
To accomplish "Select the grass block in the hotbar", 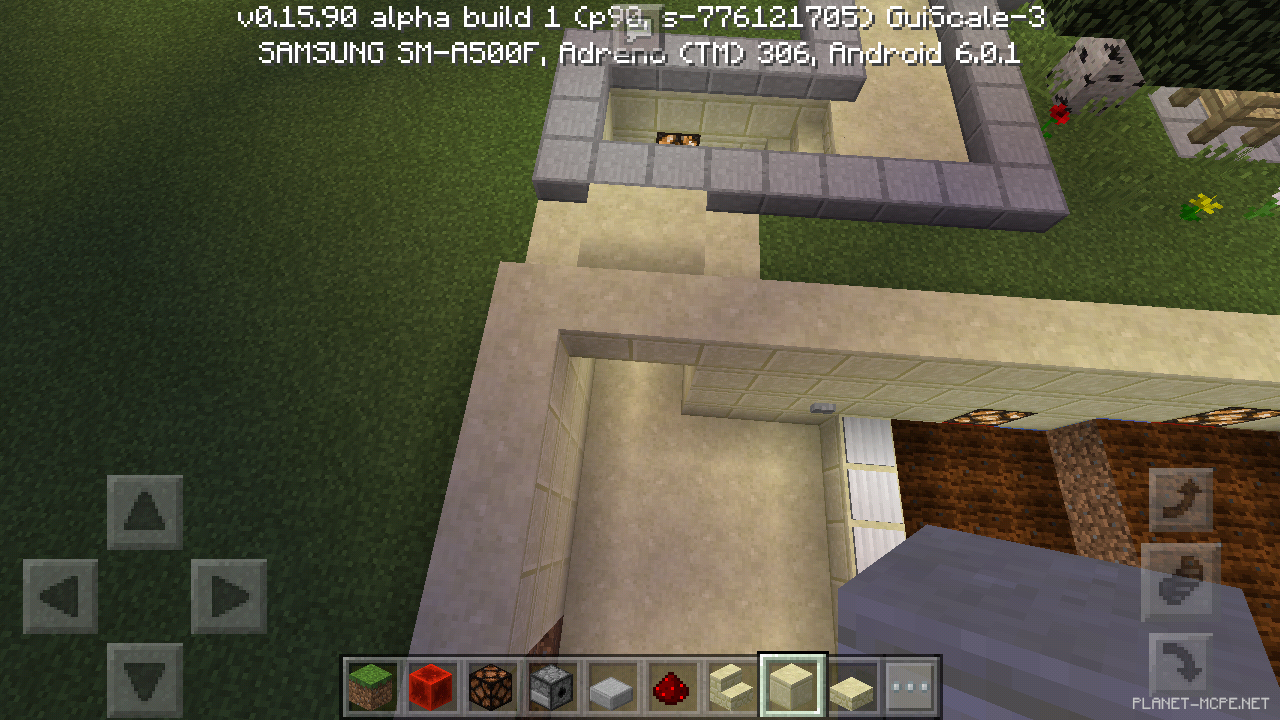I will (x=371, y=686).
